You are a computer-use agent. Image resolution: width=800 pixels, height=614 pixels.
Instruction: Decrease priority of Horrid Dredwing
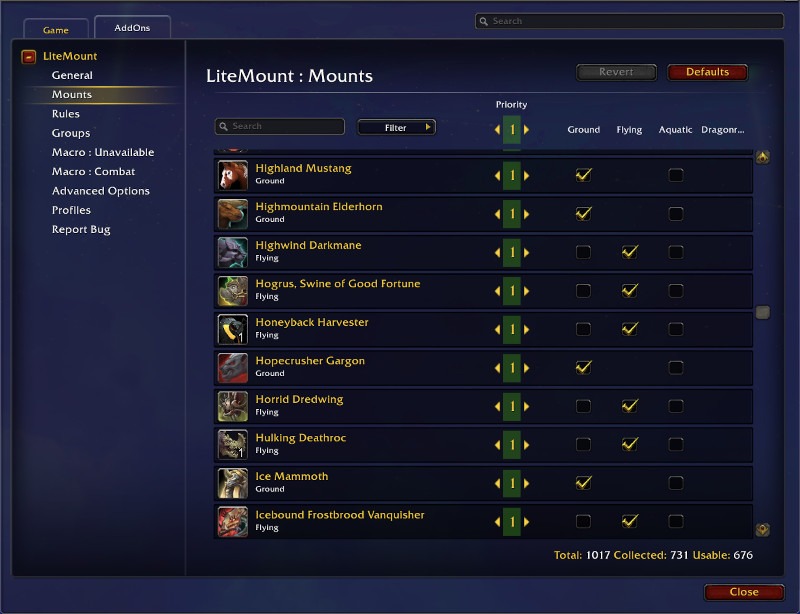(497, 406)
